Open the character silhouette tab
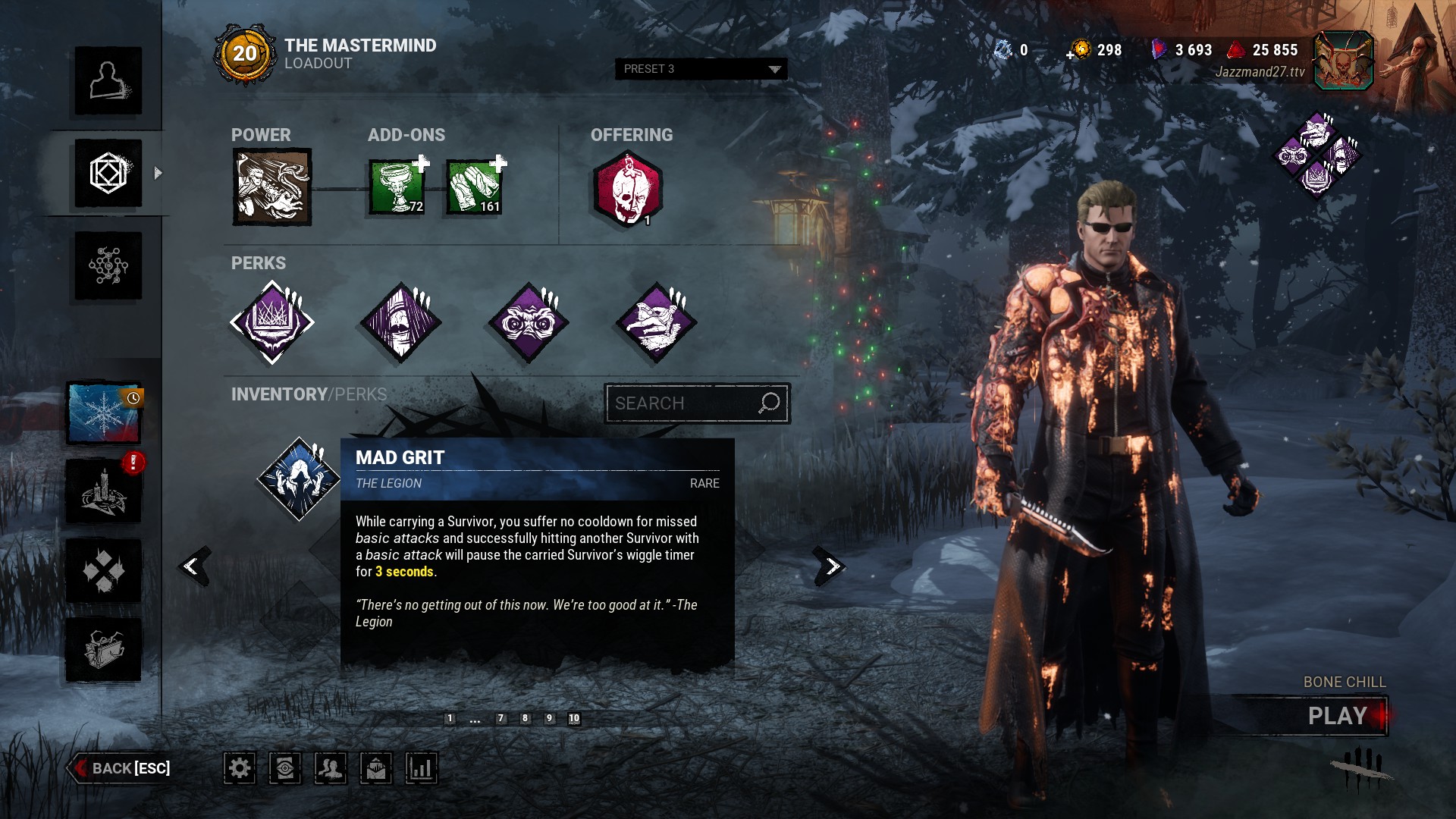Image resolution: width=1456 pixels, height=819 pixels. (x=108, y=80)
